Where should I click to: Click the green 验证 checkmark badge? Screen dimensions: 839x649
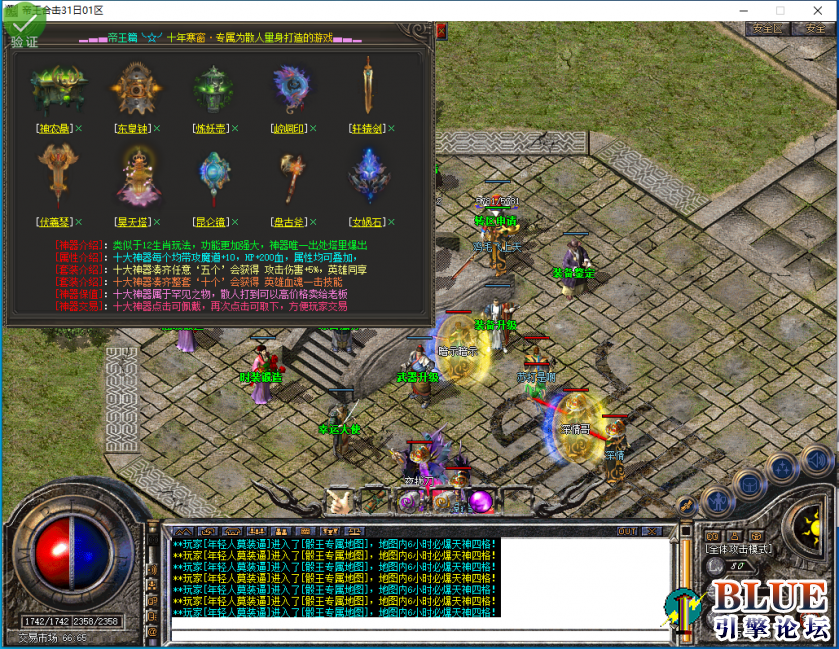pos(22,23)
